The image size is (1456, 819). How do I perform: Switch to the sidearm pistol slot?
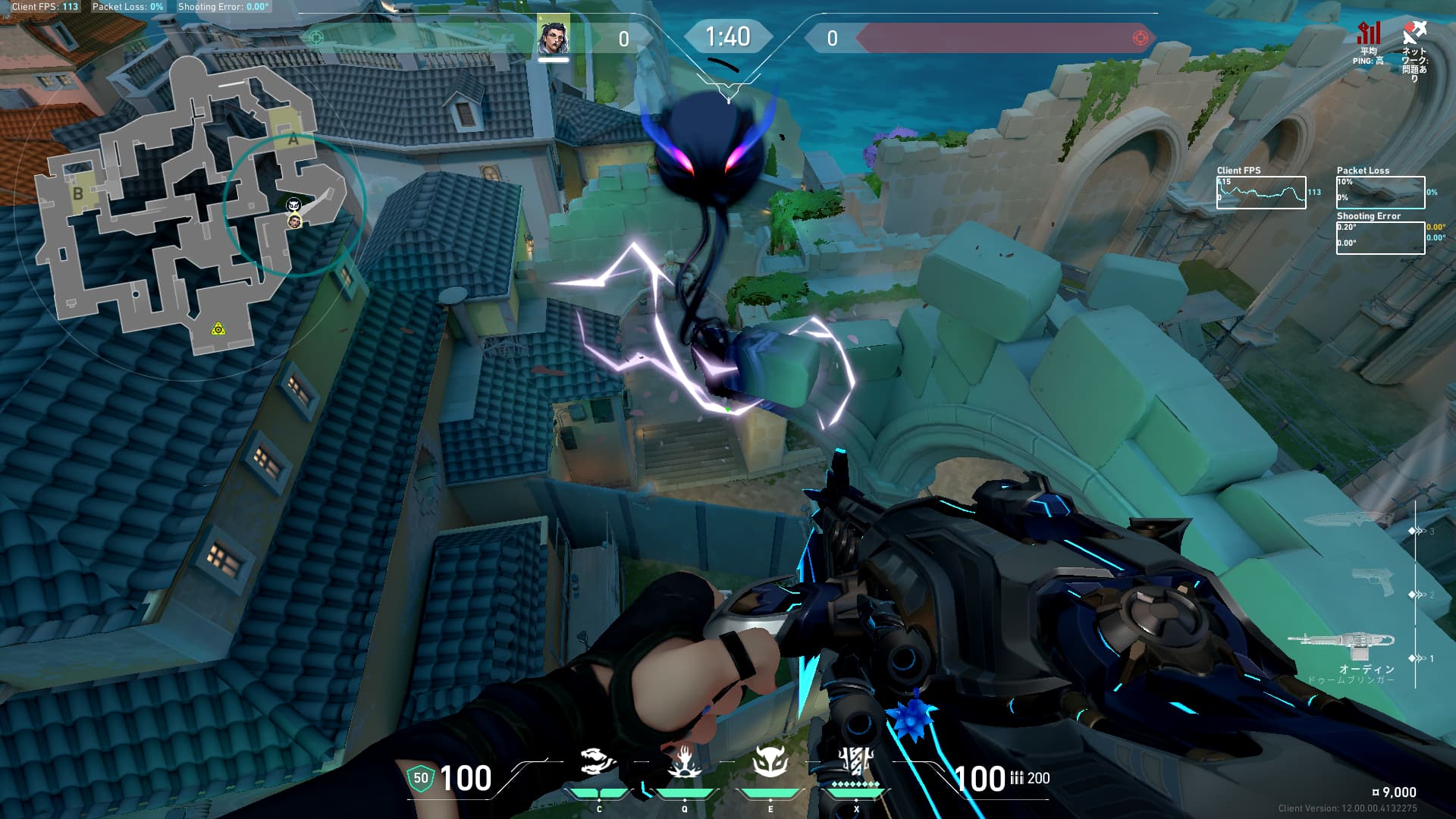click(1373, 582)
